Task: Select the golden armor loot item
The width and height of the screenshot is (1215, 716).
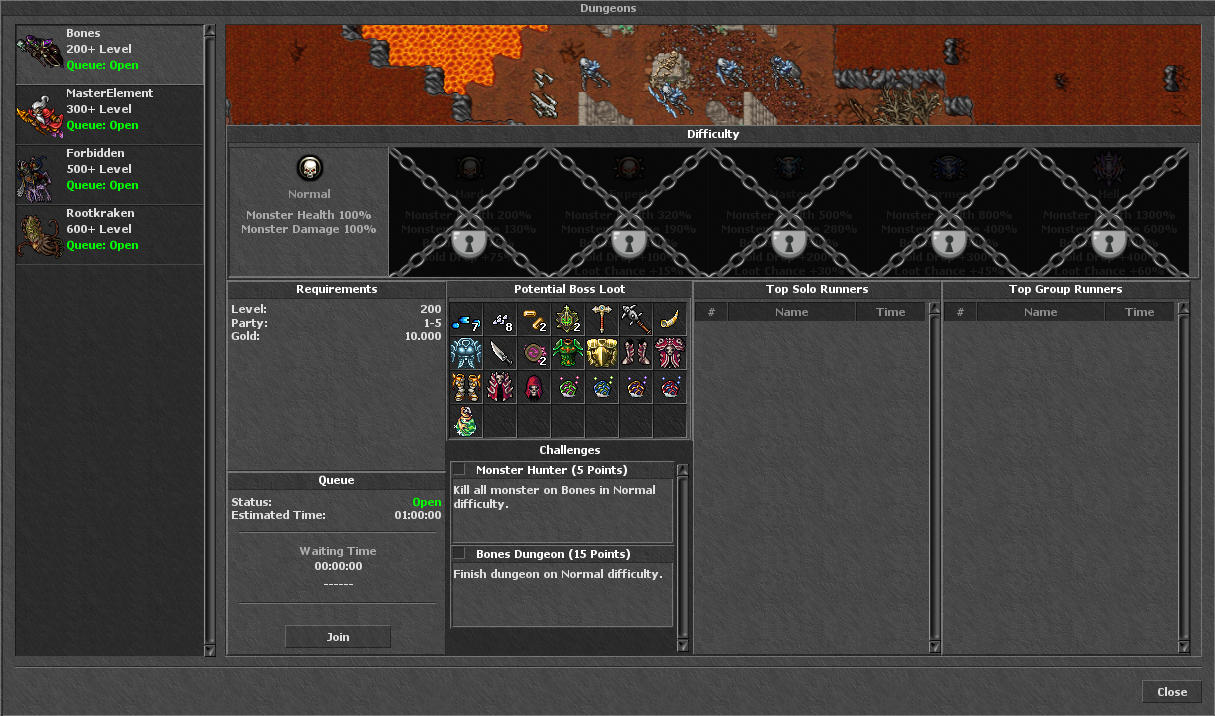Action: (x=602, y=353)
